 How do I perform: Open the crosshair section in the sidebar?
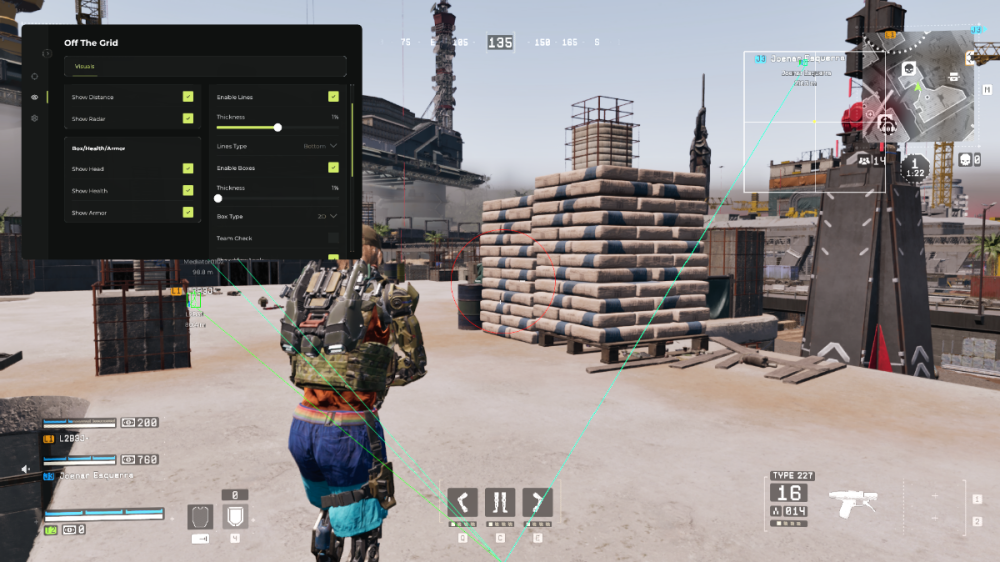[35, 76]
